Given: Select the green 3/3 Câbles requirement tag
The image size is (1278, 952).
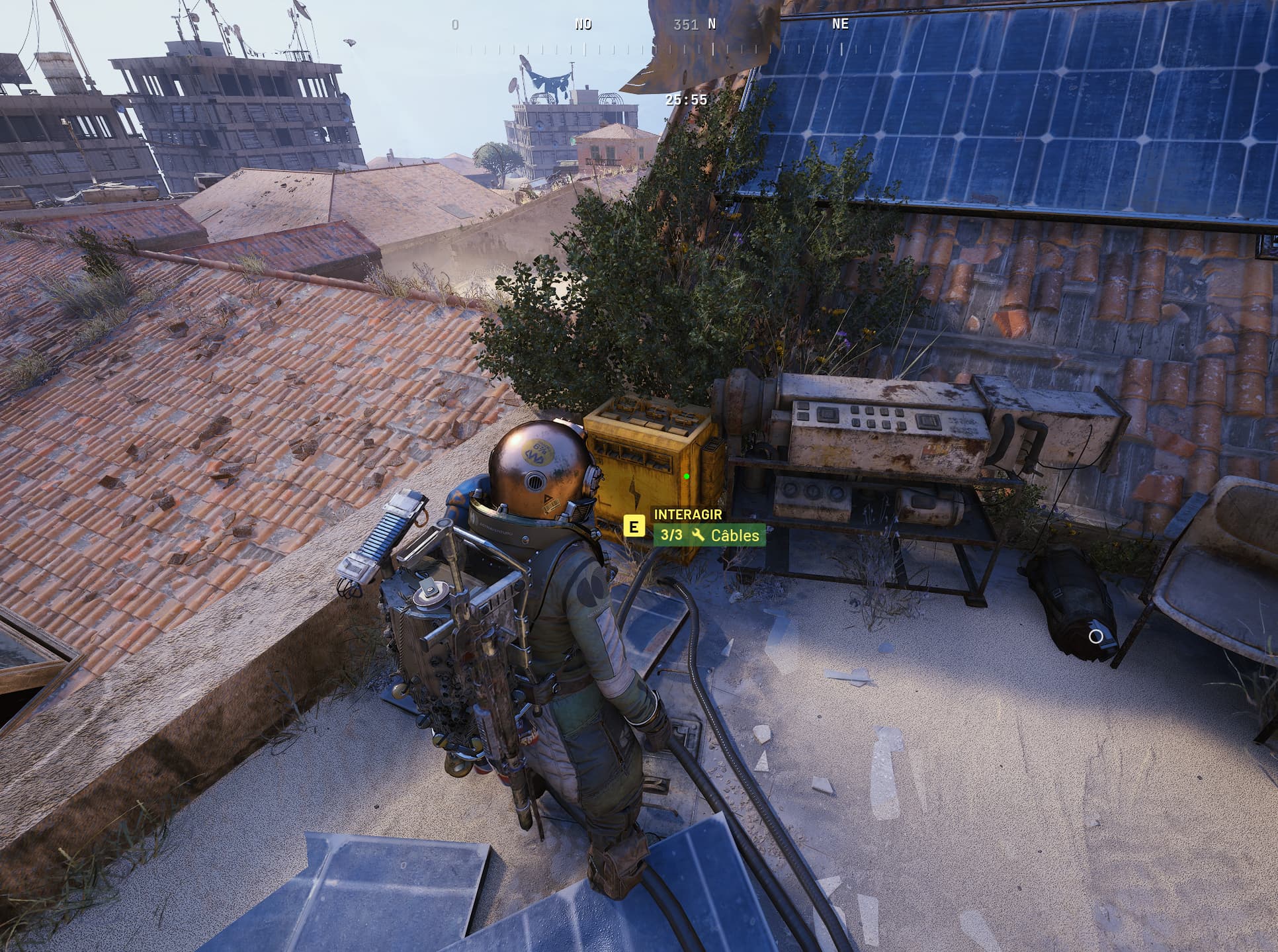Looking at the screenshot, I should [x=709, y=535].
